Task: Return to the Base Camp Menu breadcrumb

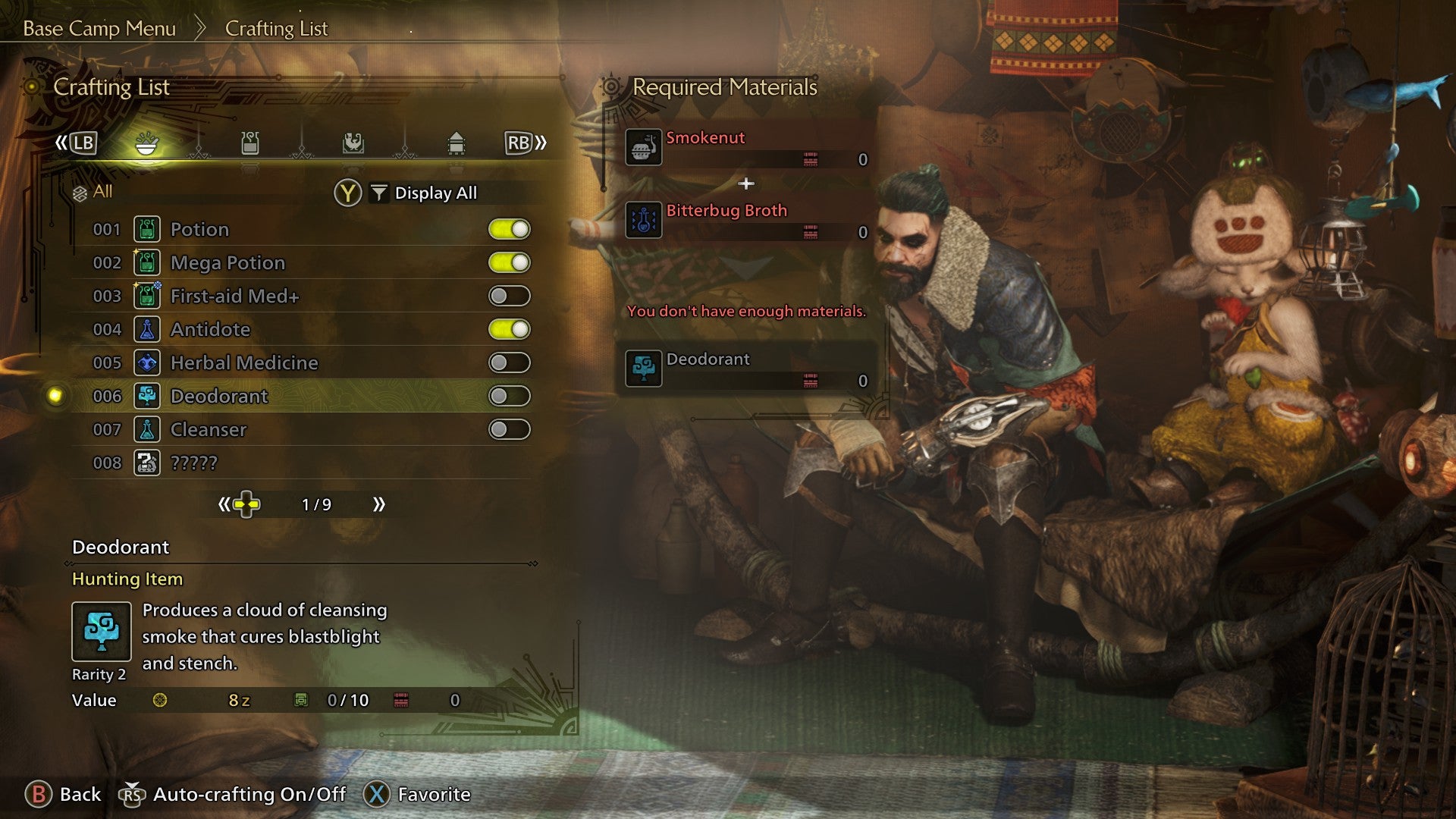Action: [x=99, y=29]
